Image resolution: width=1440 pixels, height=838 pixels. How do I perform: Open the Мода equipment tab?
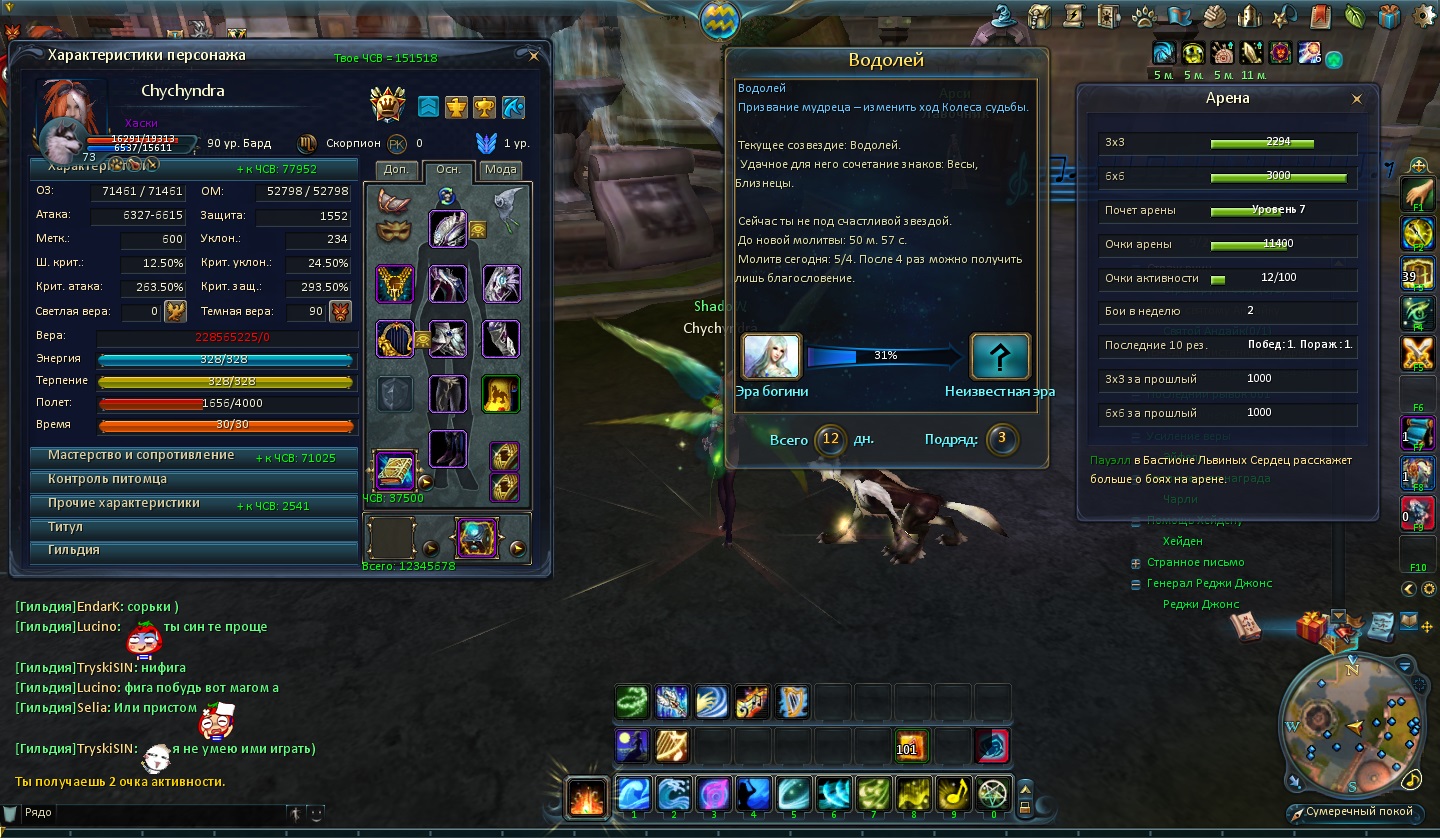pyautogui.click(x=500, y=170)
